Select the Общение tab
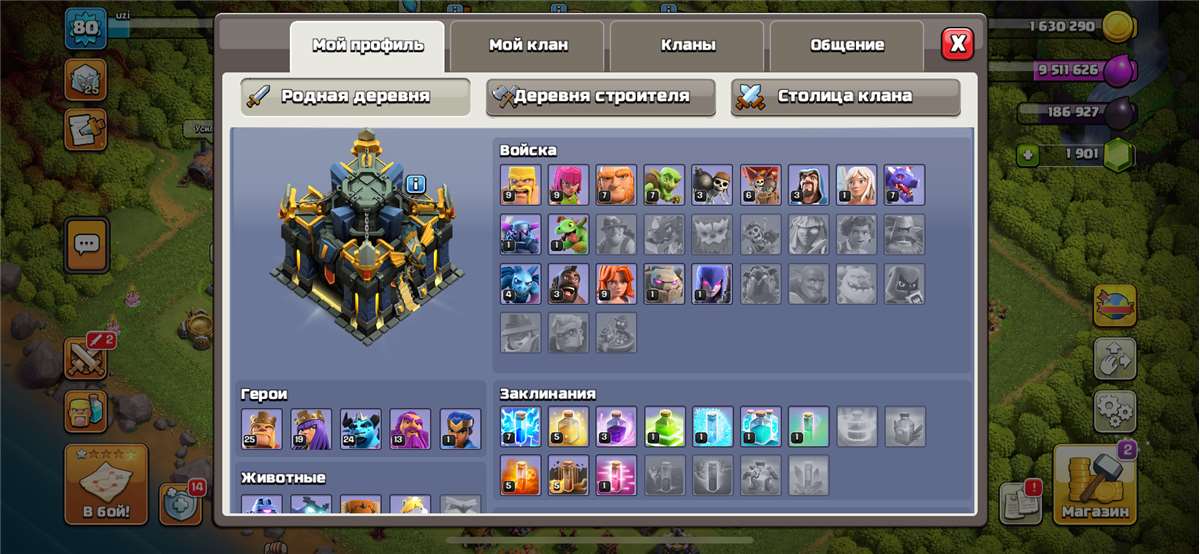 (847, 45)
